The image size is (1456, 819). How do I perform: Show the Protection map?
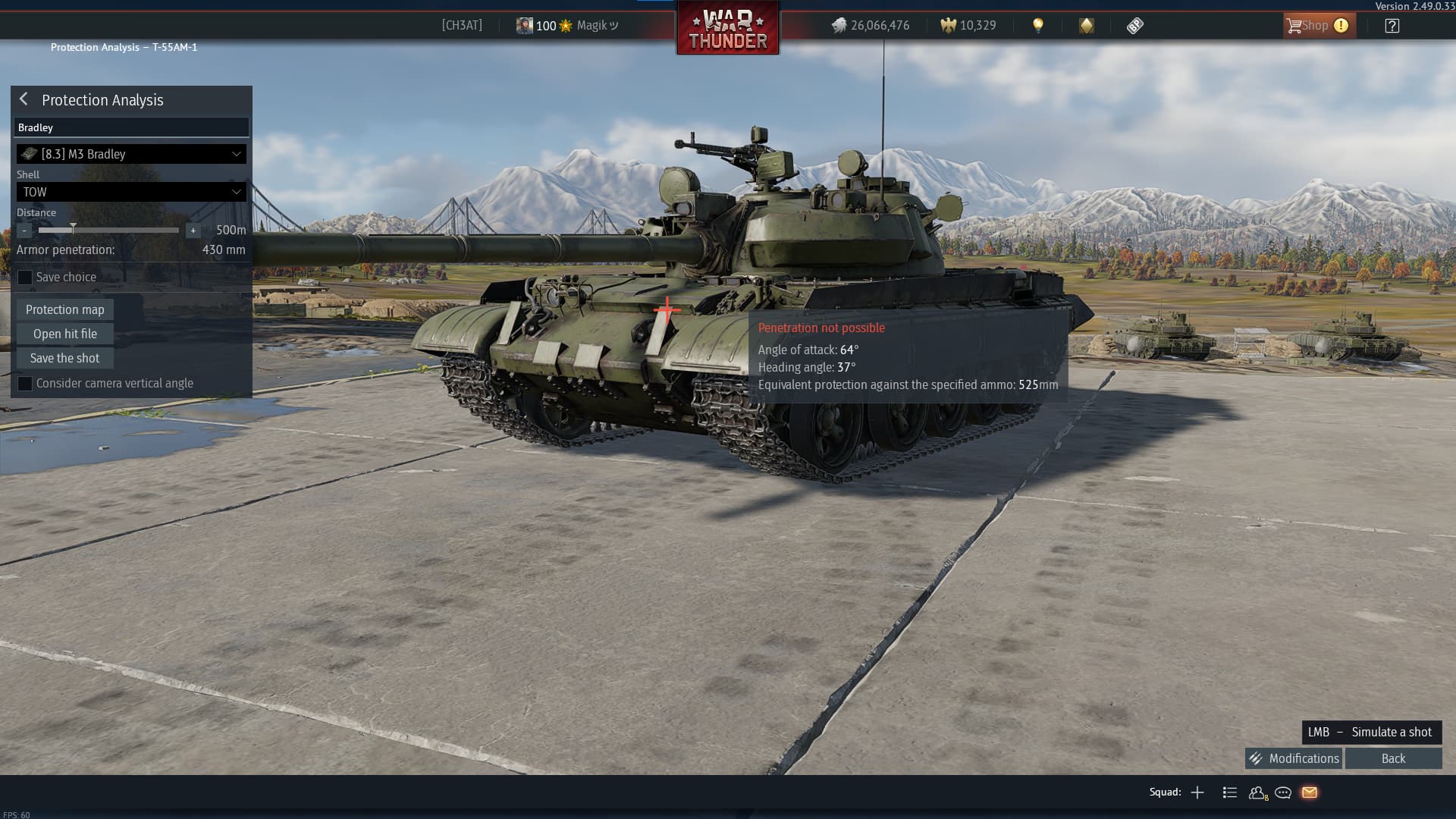pos(65,309)
